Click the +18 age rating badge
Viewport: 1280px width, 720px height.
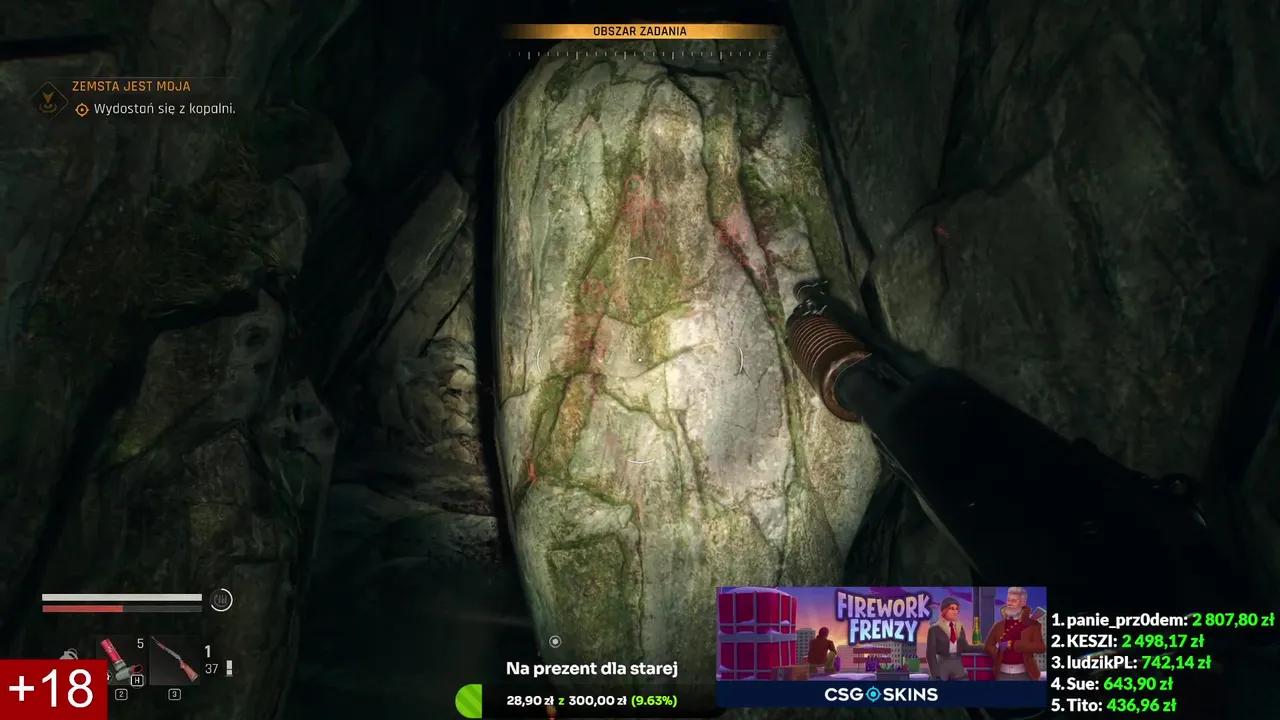[50, 687]
